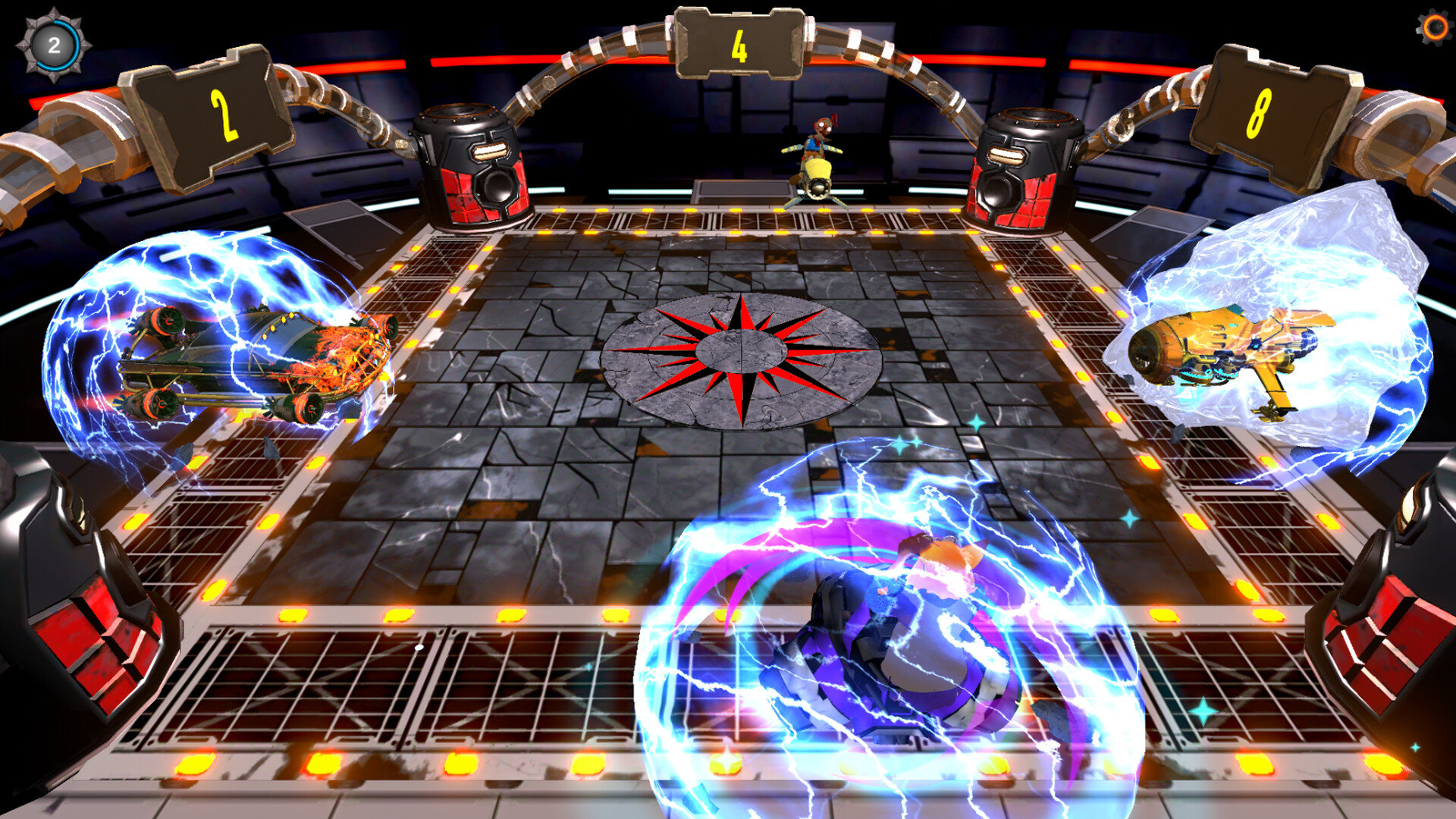Click the round counter badge showing 2
The height and width of the screenshot is (819, 1456).
point(53,43)
